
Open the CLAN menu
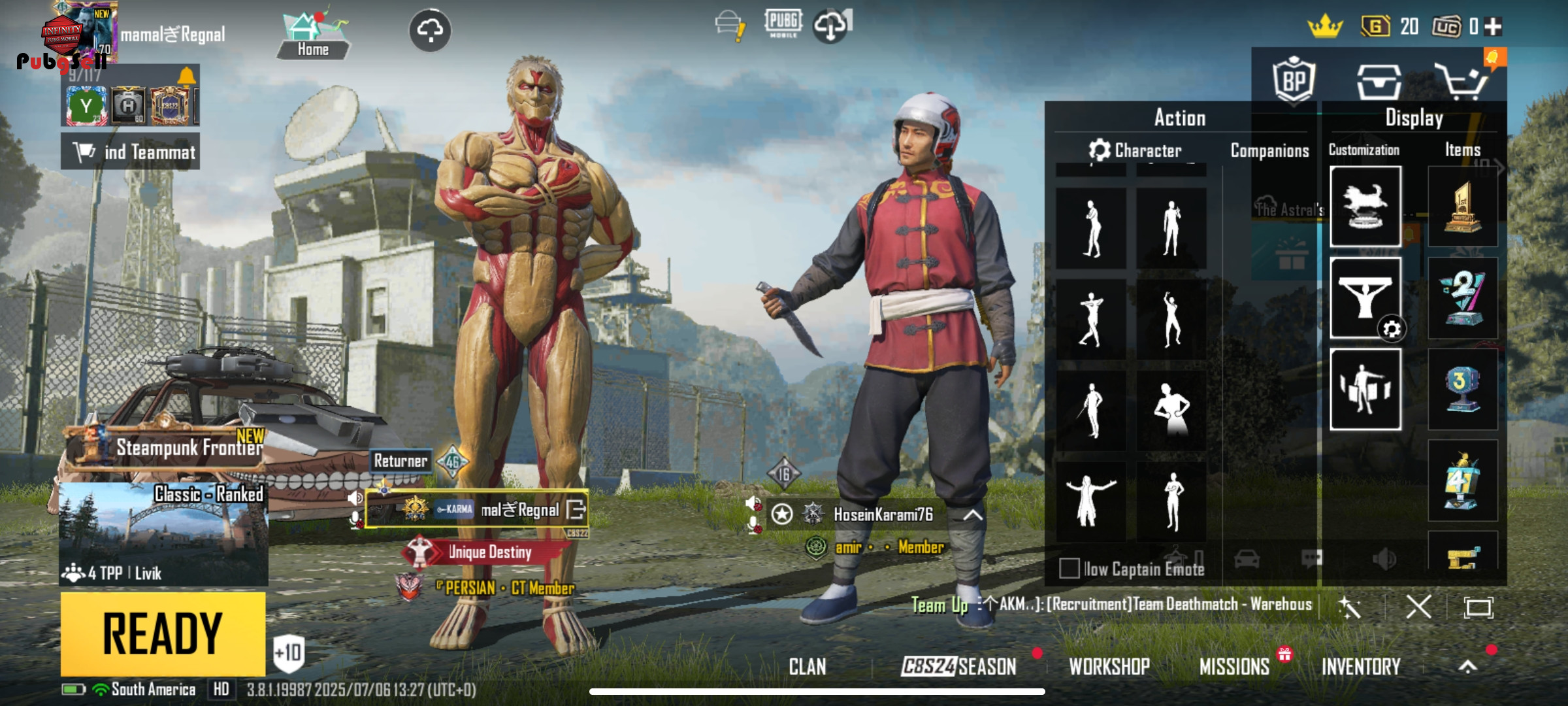[807, 666]
